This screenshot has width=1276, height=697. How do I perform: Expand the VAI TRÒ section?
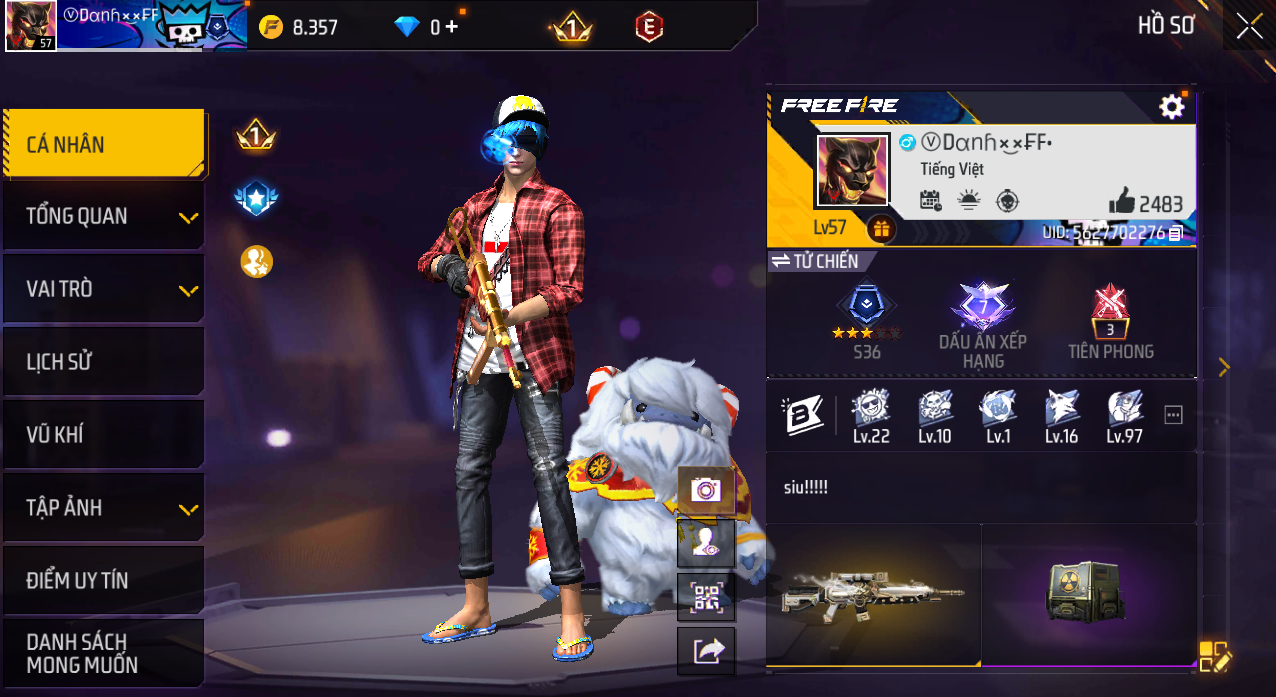[x=104, y=289]
